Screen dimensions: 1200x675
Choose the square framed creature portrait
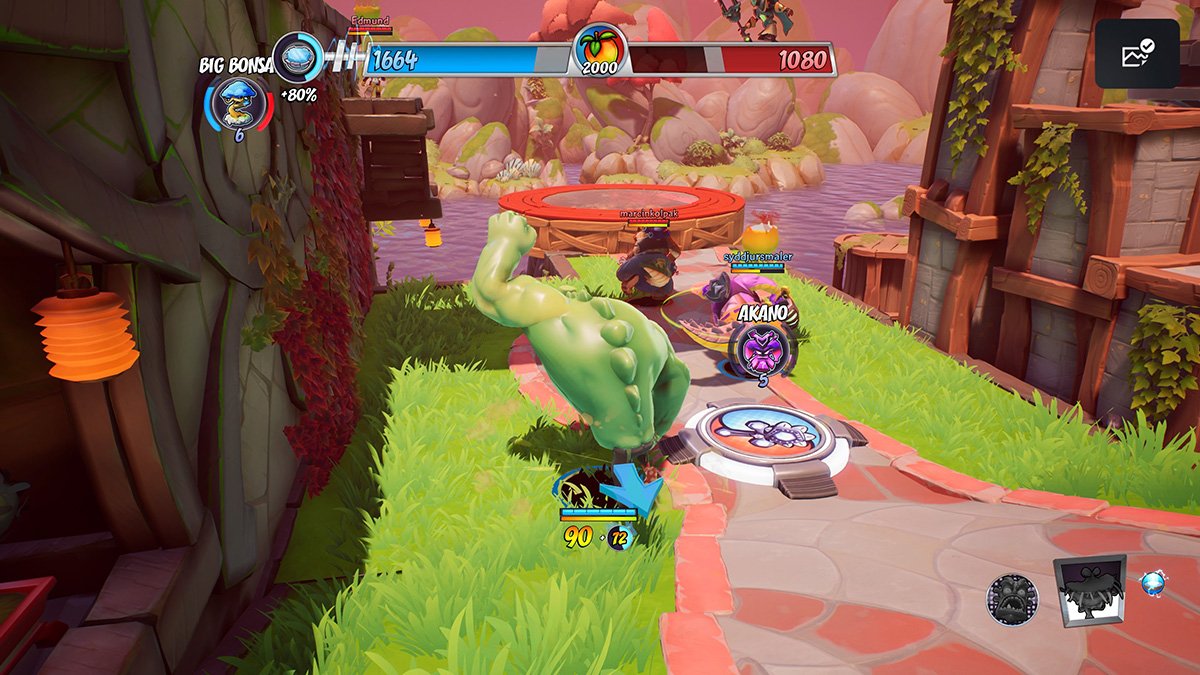click(x=1090, y=592)
